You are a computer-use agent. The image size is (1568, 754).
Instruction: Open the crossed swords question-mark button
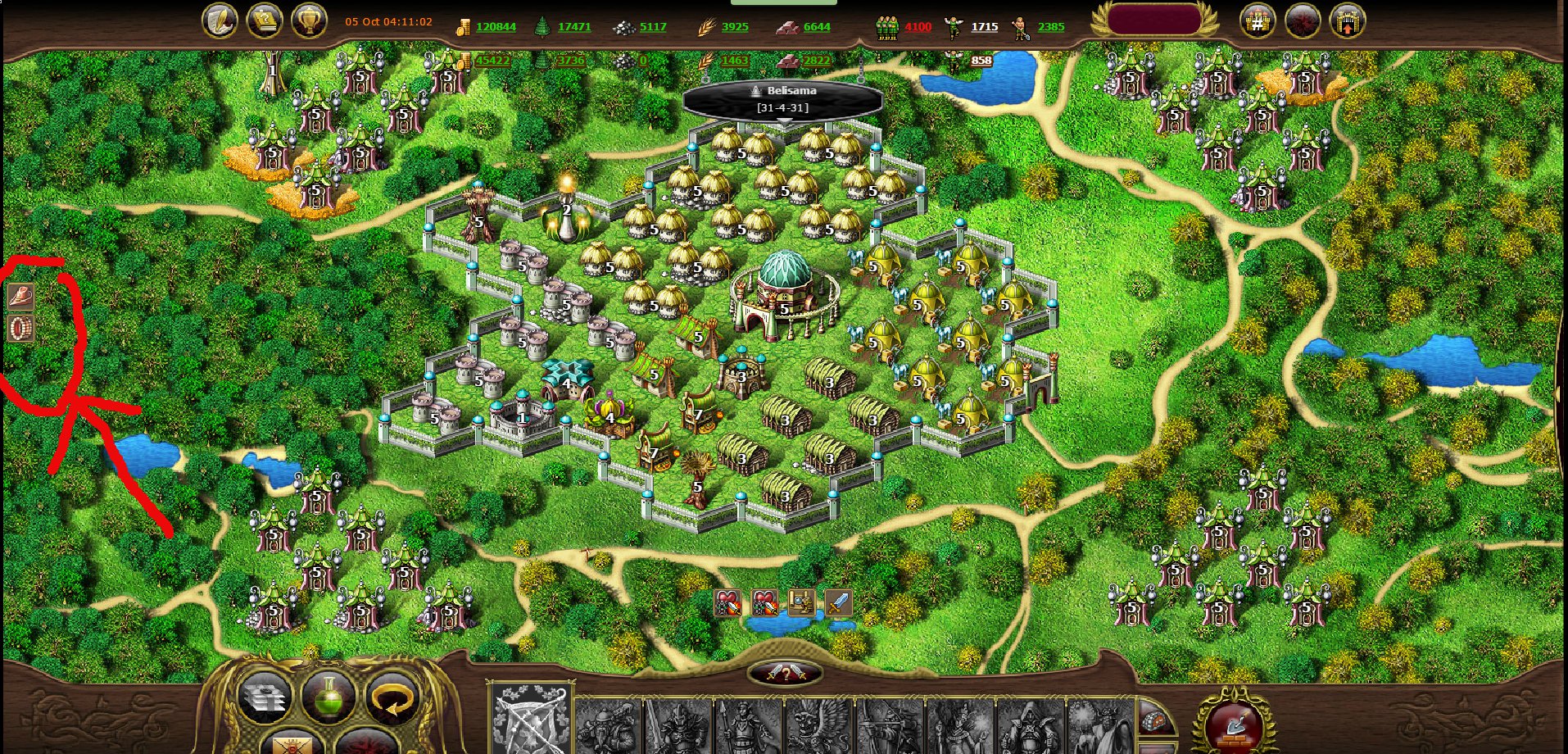pos(785,673)
